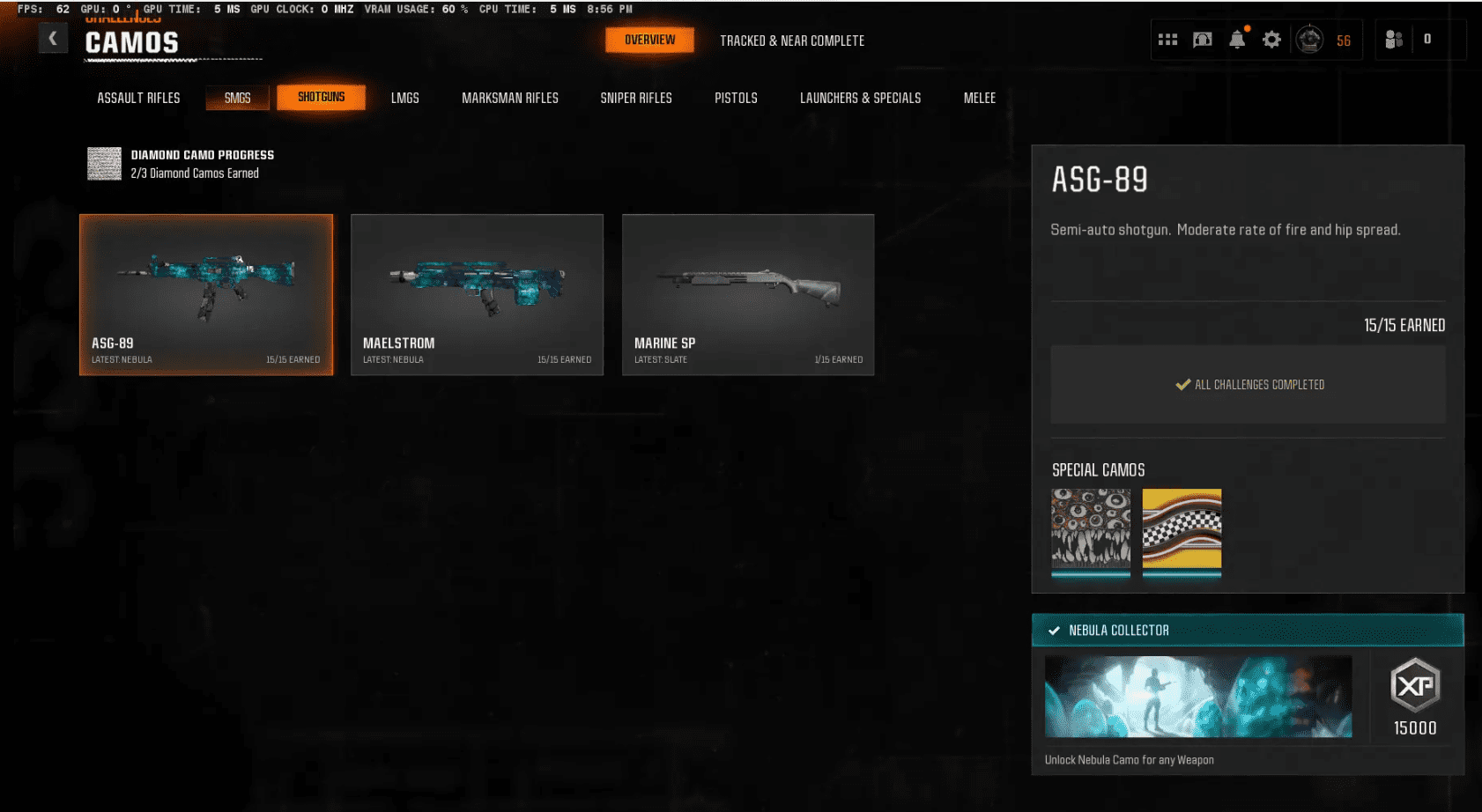The width and height of the screenshot is (1482, 812).
Task: Click the Nebula camo preview thumbnail
Action: pos(1197,695)
